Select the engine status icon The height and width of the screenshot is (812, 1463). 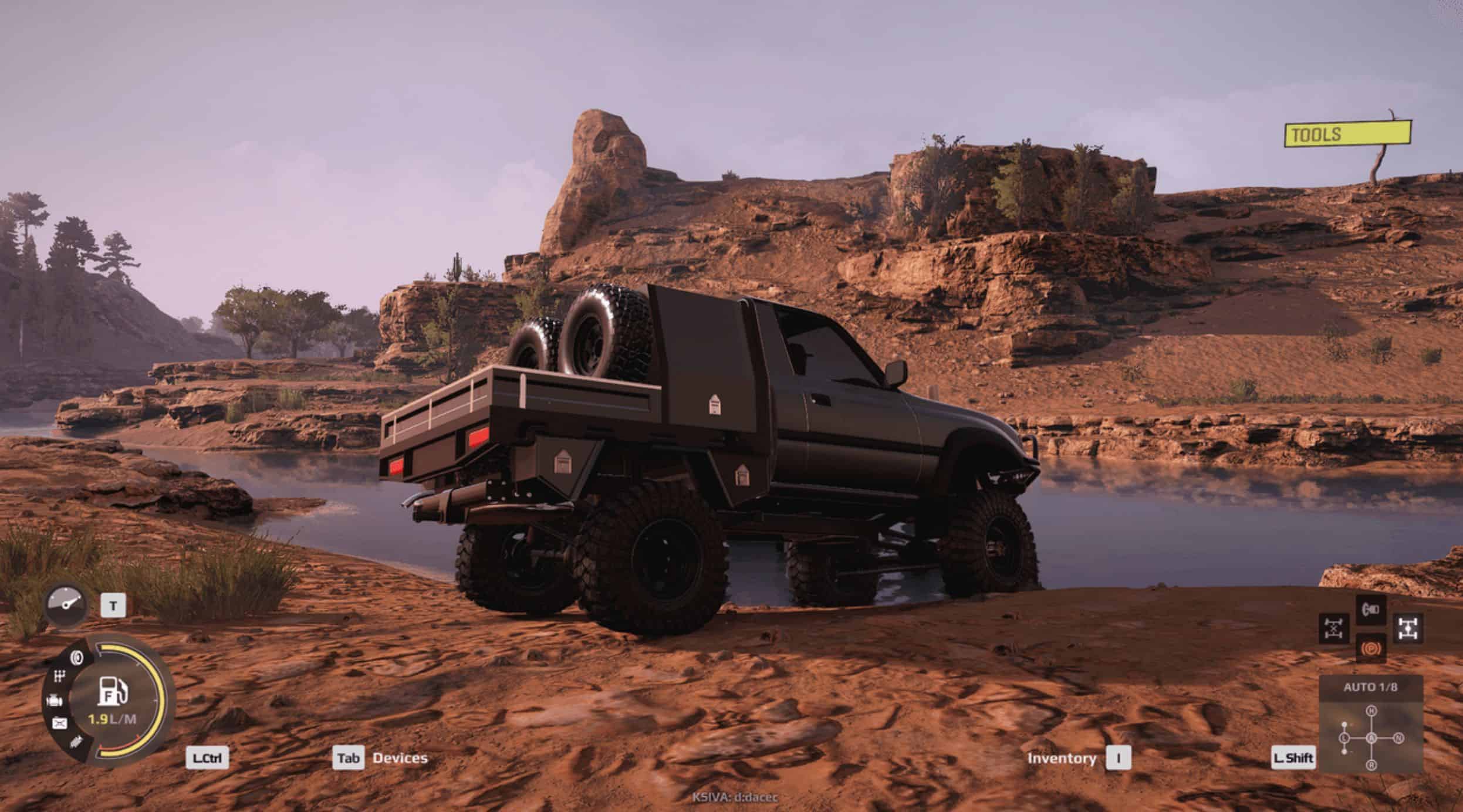[x=53, y=701]
